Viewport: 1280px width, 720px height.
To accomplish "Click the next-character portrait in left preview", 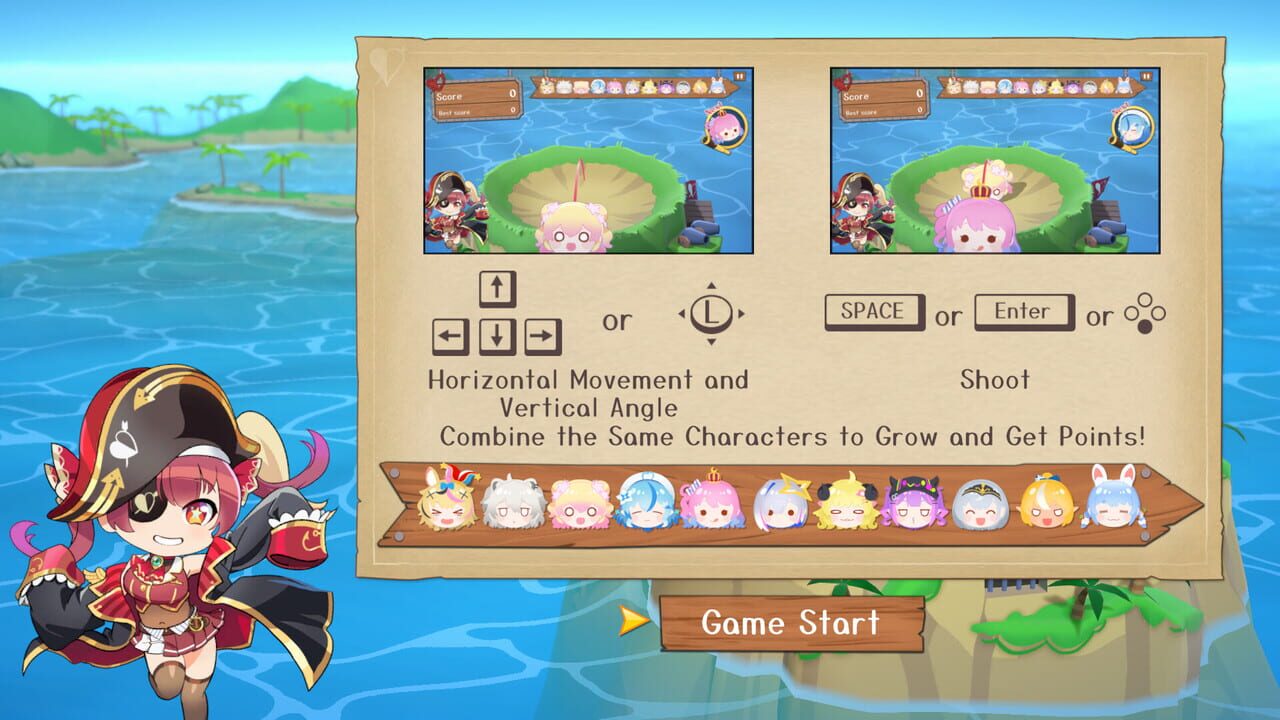I will 723,129.
